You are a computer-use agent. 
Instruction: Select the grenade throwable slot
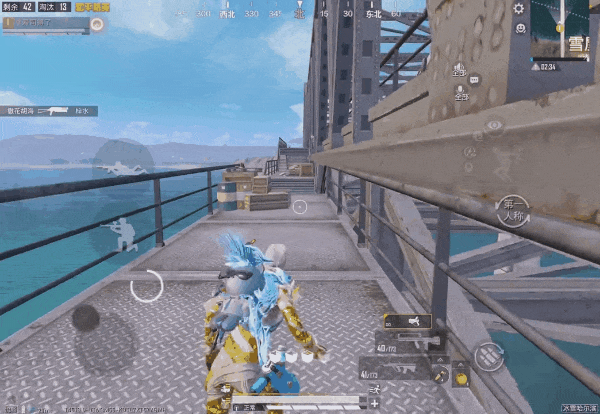(461, 378)
